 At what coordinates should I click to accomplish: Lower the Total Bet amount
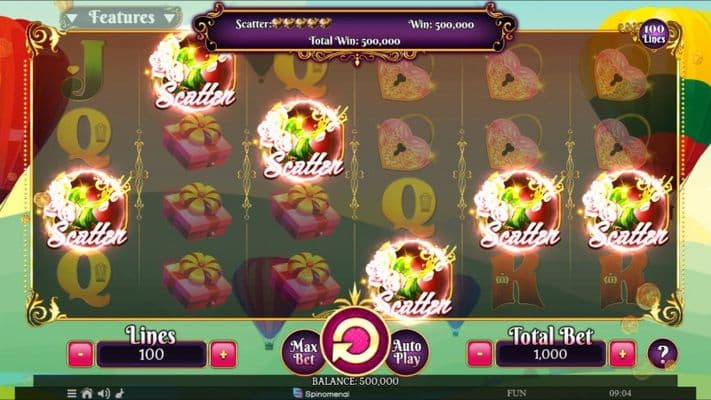click(481, 354)
